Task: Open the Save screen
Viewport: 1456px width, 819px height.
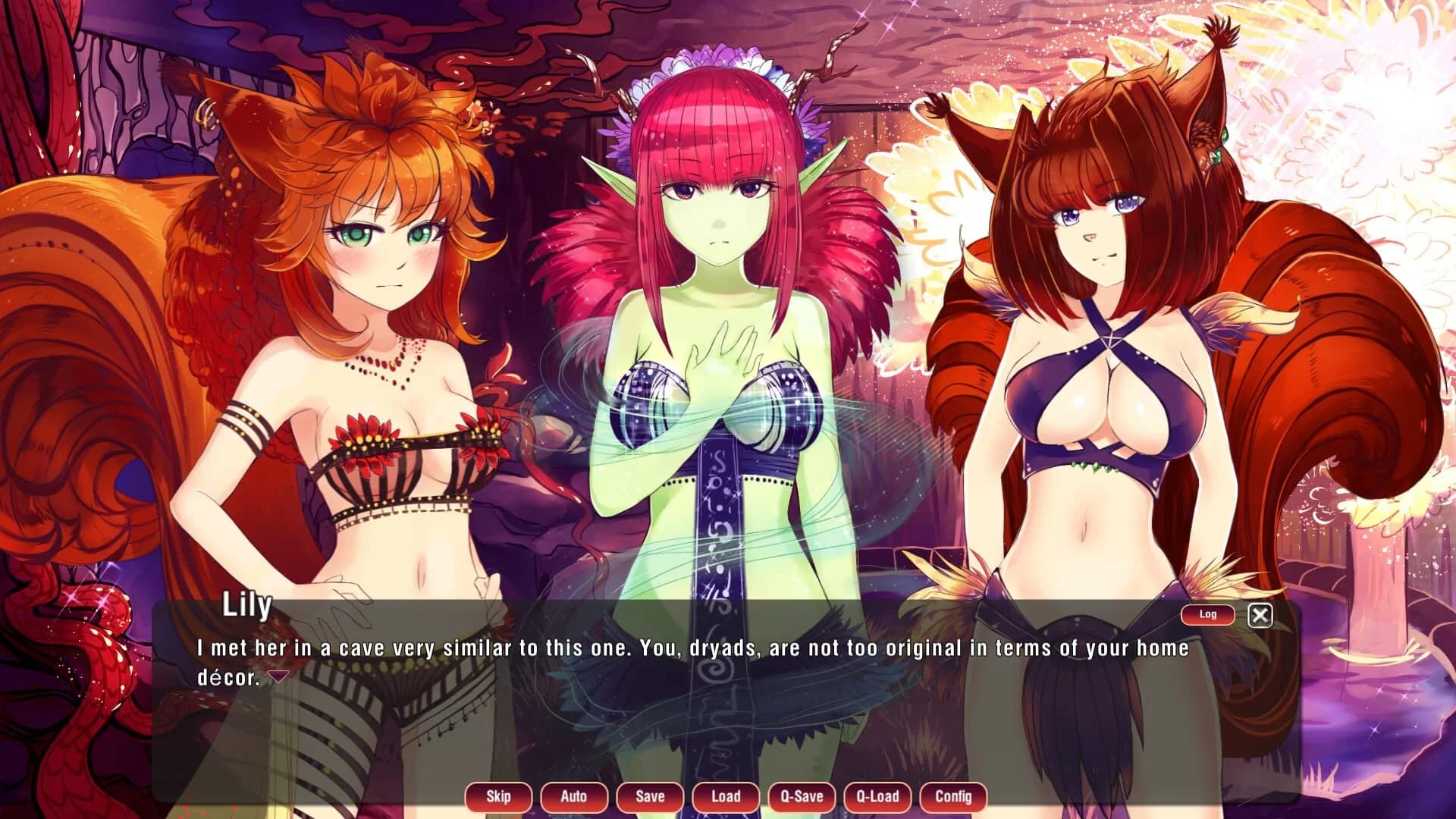Action: [649, 797]
